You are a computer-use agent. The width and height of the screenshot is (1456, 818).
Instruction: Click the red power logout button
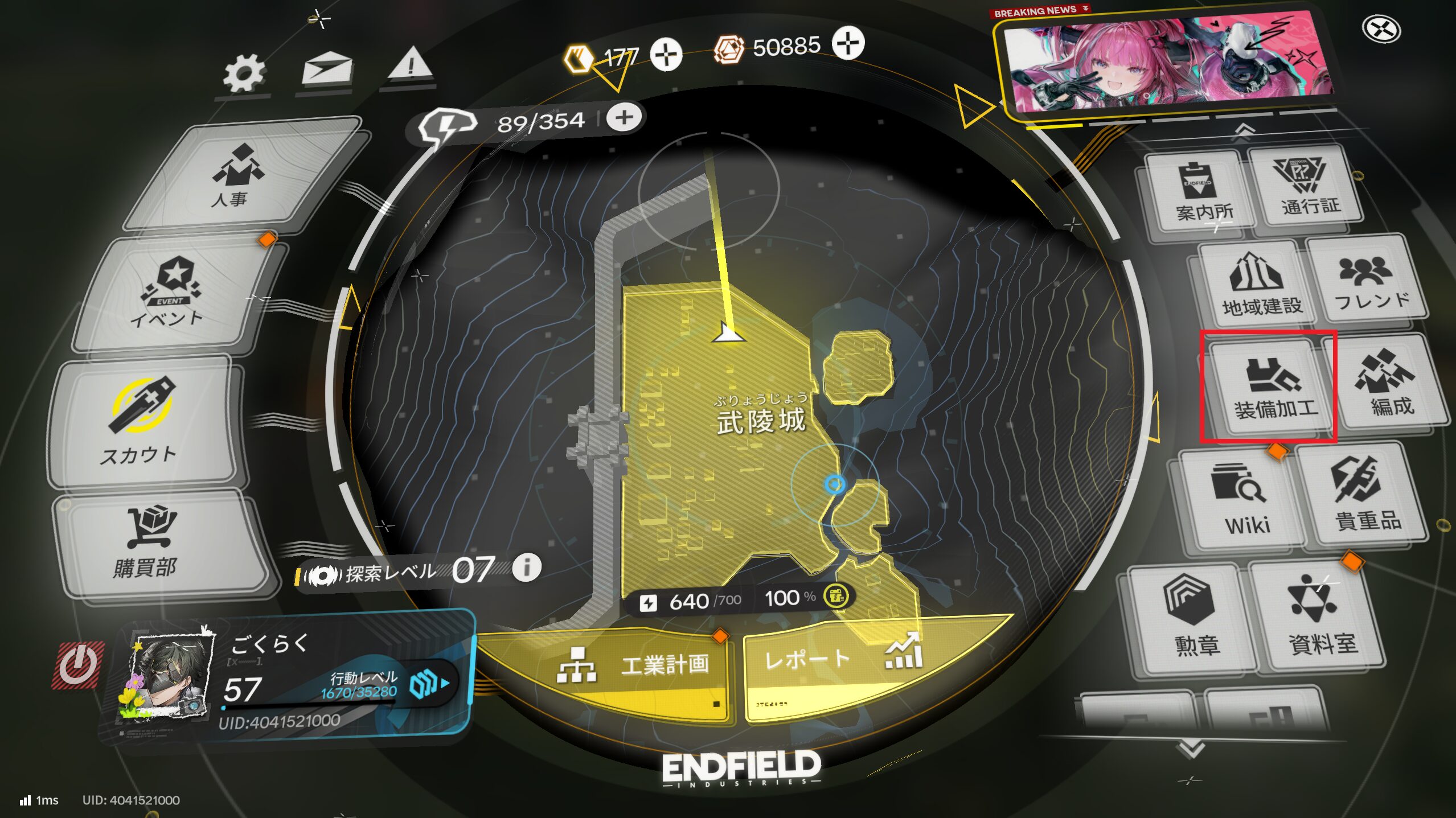tap(78, 665)
